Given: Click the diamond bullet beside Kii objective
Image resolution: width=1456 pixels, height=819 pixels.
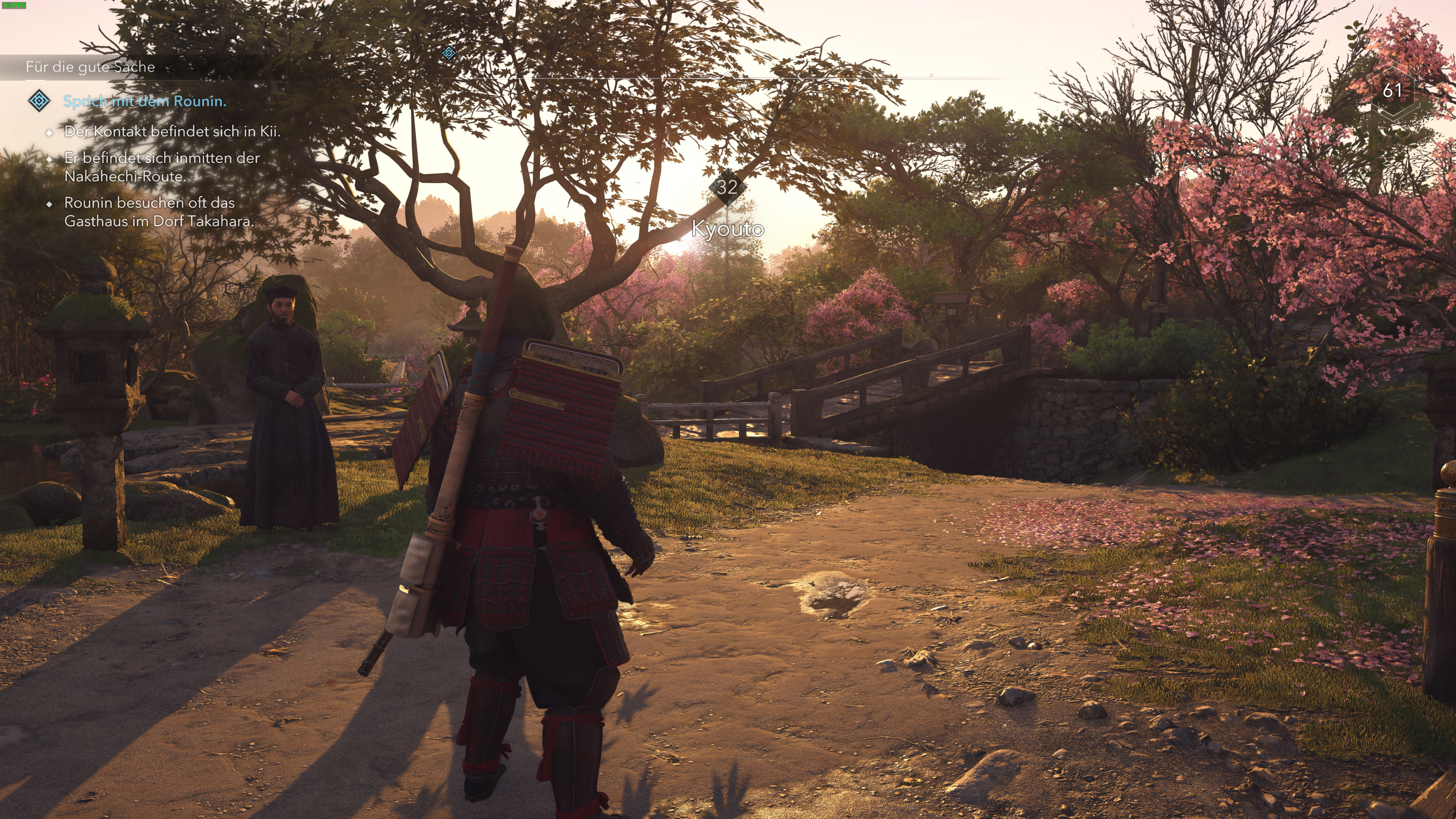Looking at the screenshot, I should pyautogui.click(x=50, y=132).
